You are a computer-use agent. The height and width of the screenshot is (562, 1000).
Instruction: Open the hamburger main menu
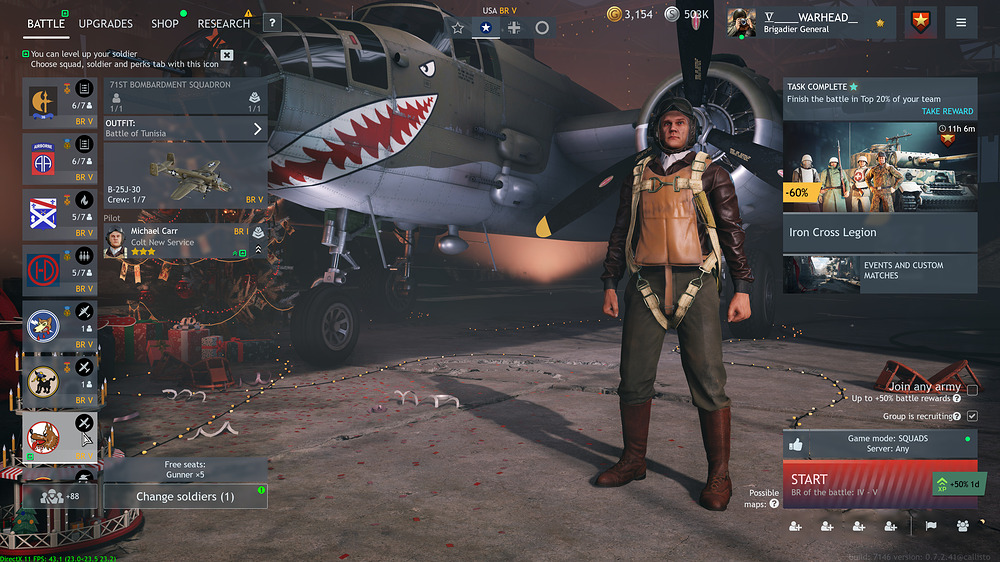pos(961,22)
